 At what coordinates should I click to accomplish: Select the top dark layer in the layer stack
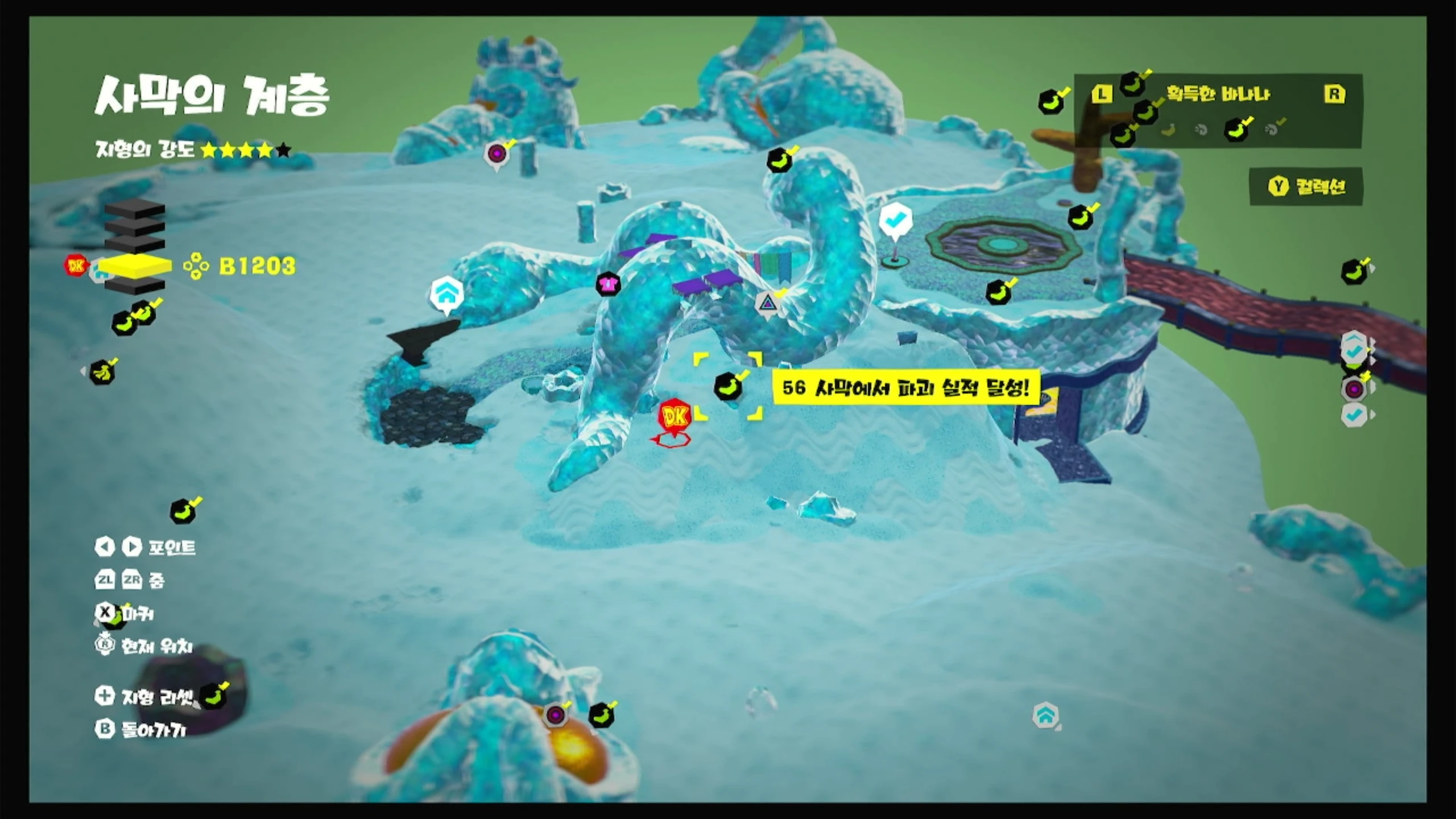[135, 210]
